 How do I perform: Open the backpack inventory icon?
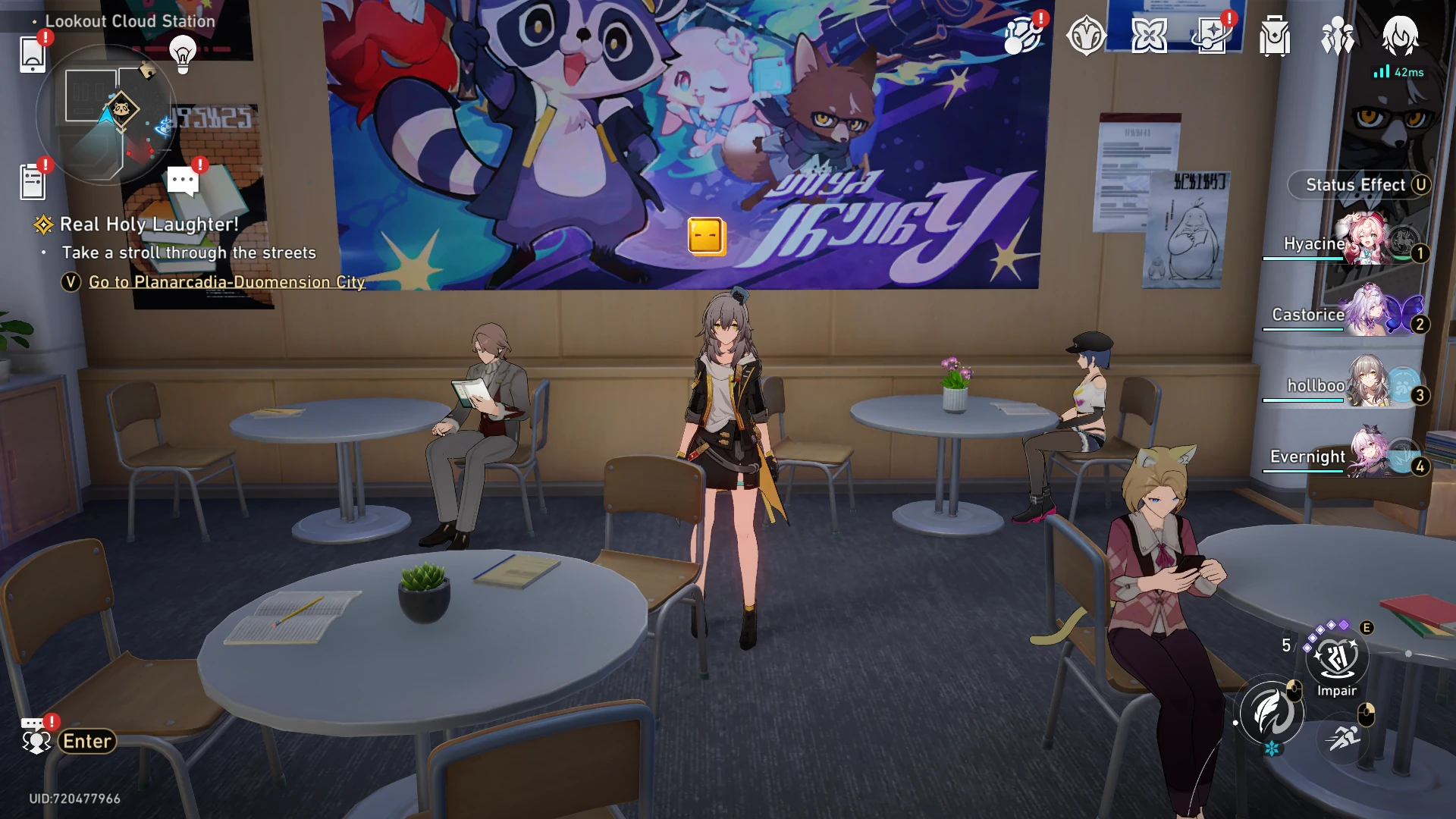tap(1275, 36)
